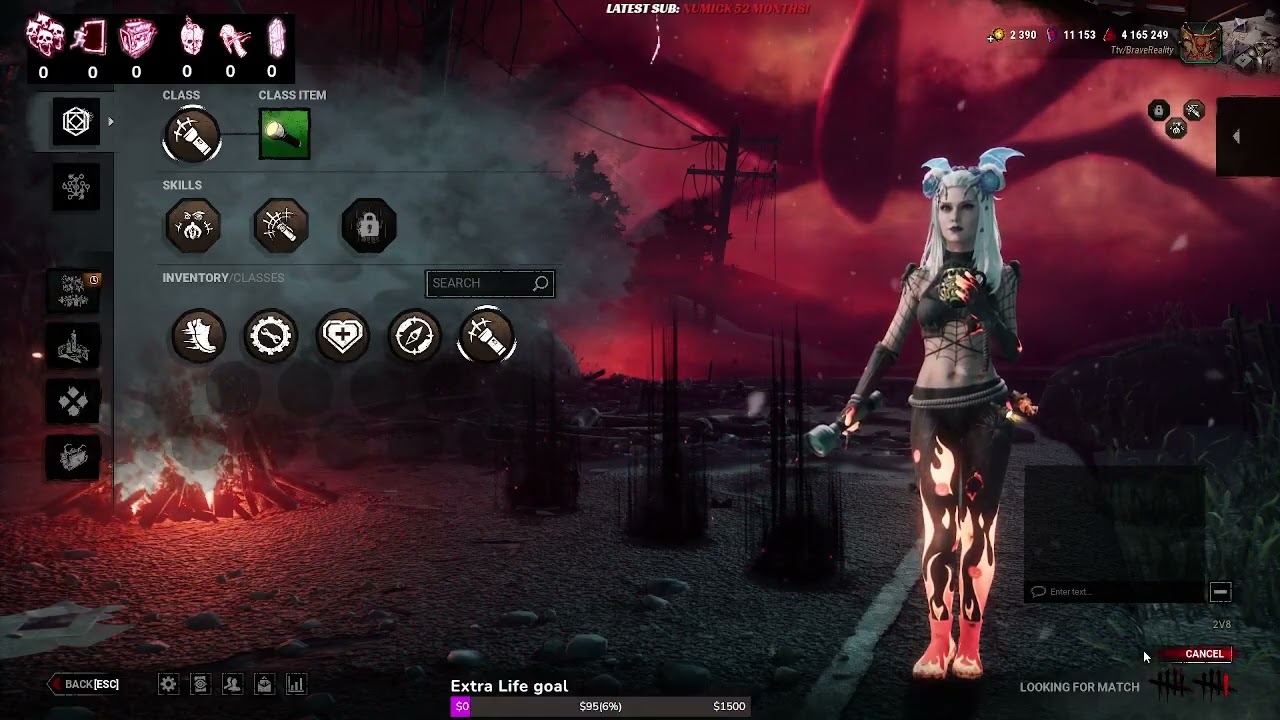Show the bar chart statistics icon
This screenshot has height=720, width=1280.
pyautogui.click(x=296, y=684)
